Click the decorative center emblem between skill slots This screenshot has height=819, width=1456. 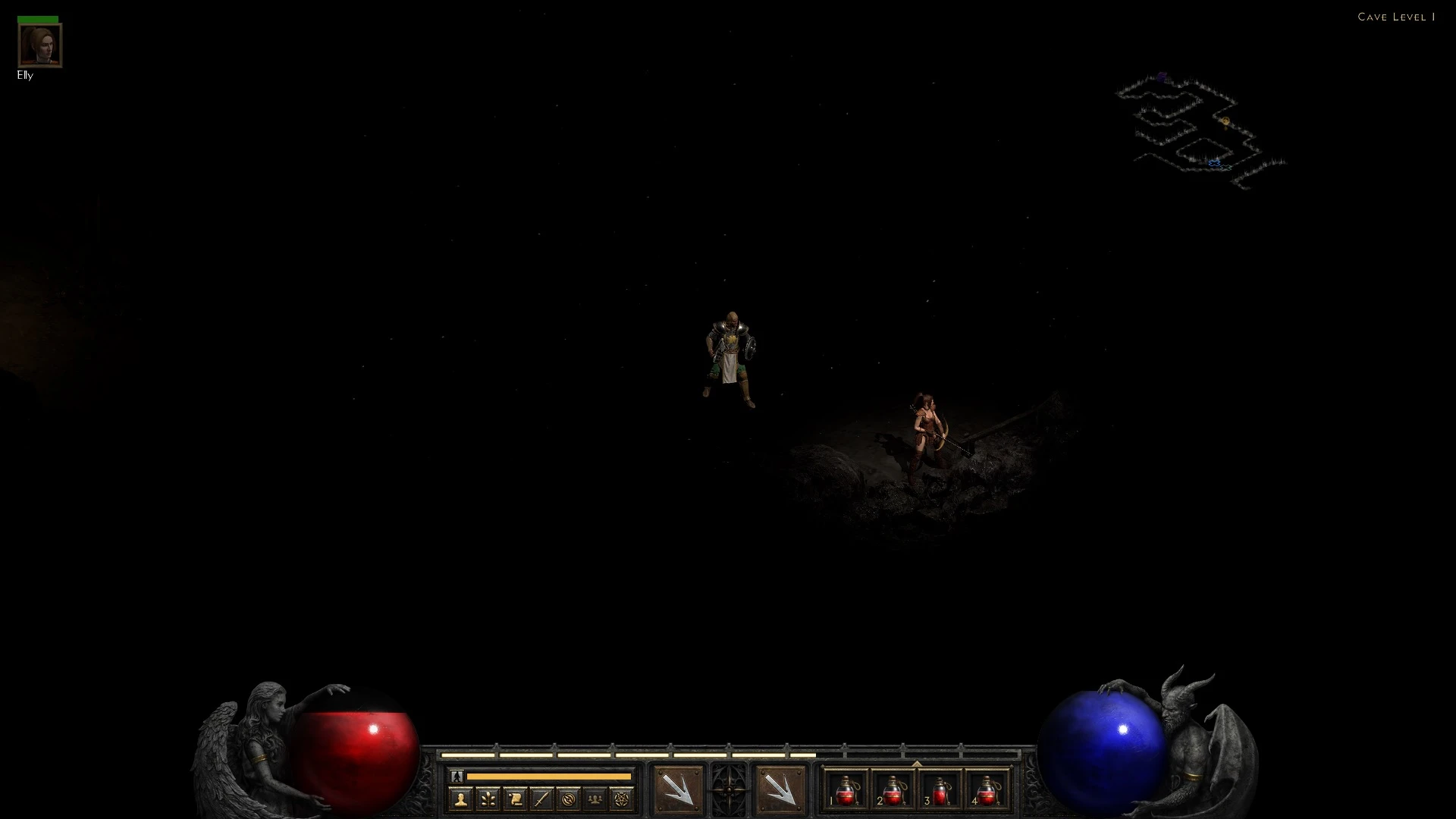(x=729, y=790)
